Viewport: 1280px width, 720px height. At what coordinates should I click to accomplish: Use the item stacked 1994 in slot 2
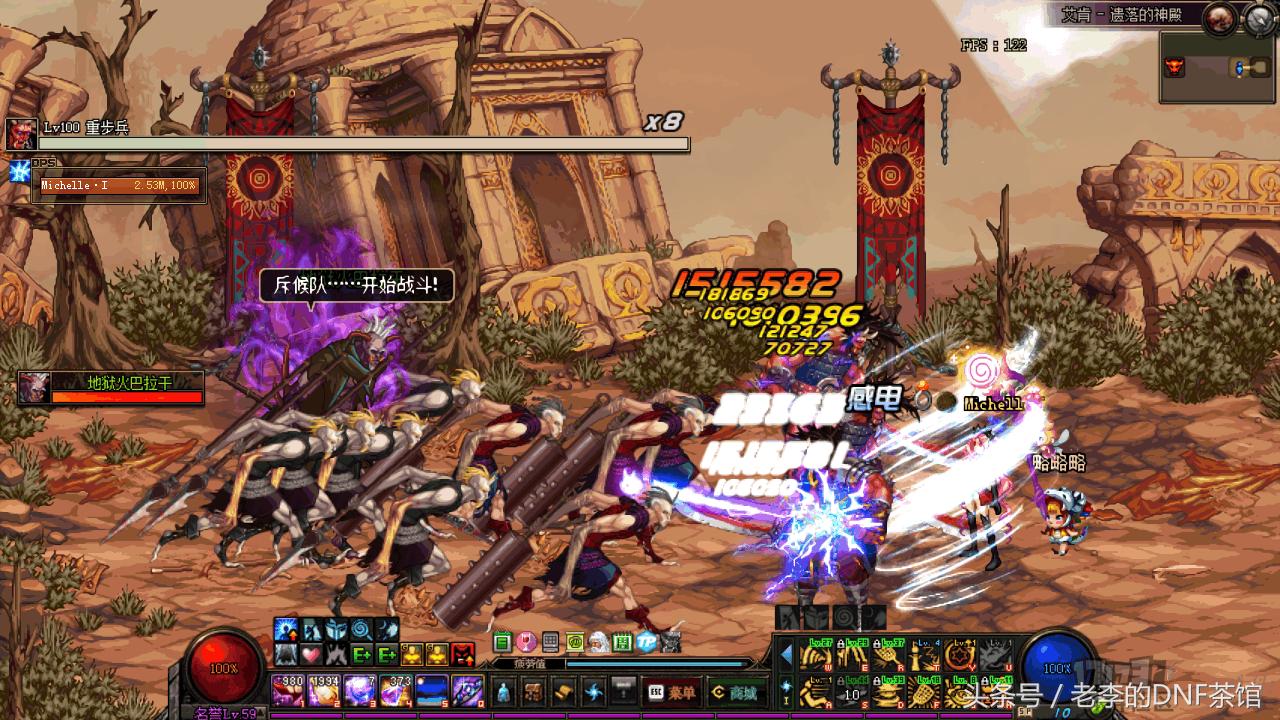[324, 690]
